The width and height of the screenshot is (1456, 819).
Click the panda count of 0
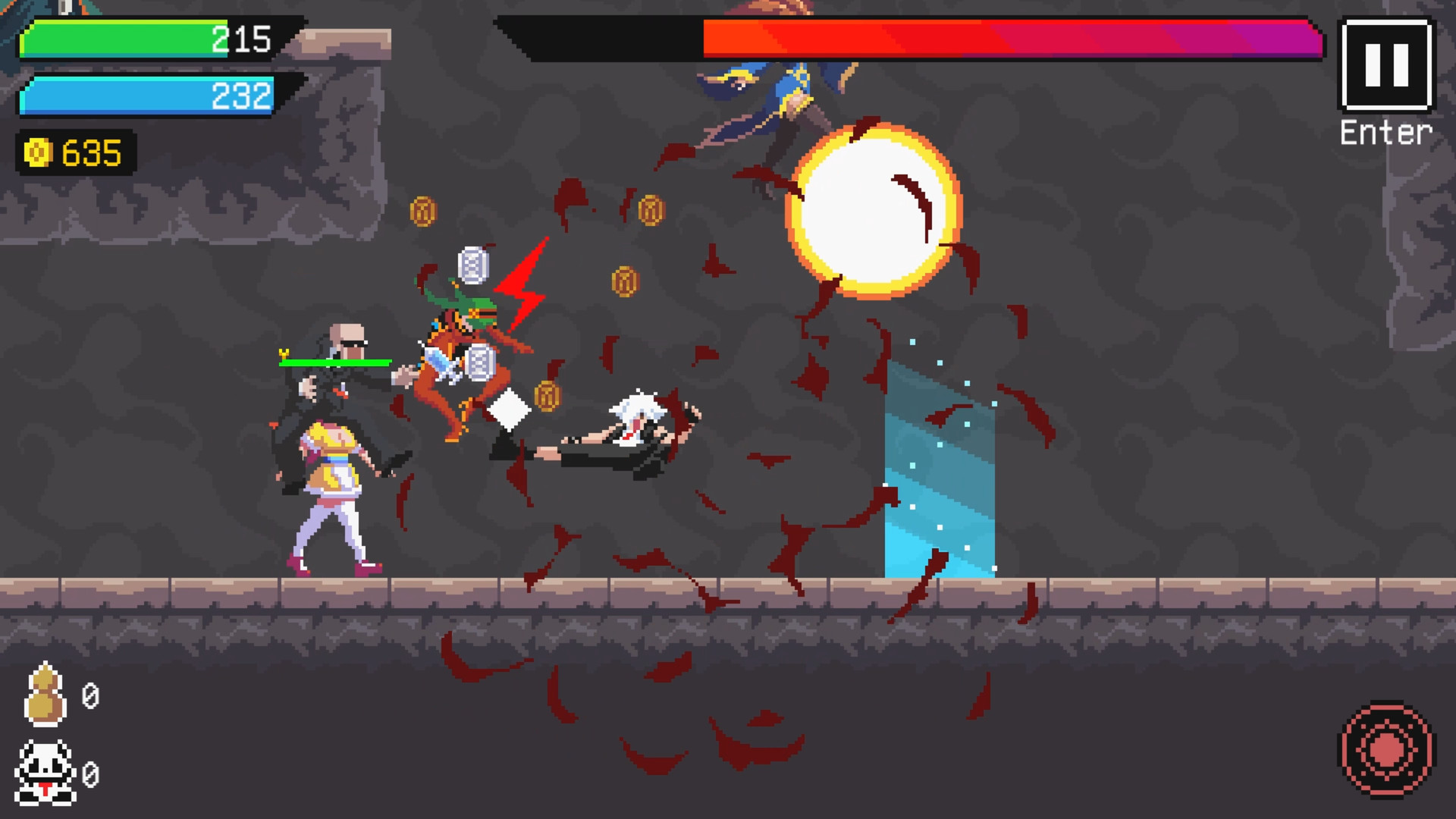tap(91, 775)
